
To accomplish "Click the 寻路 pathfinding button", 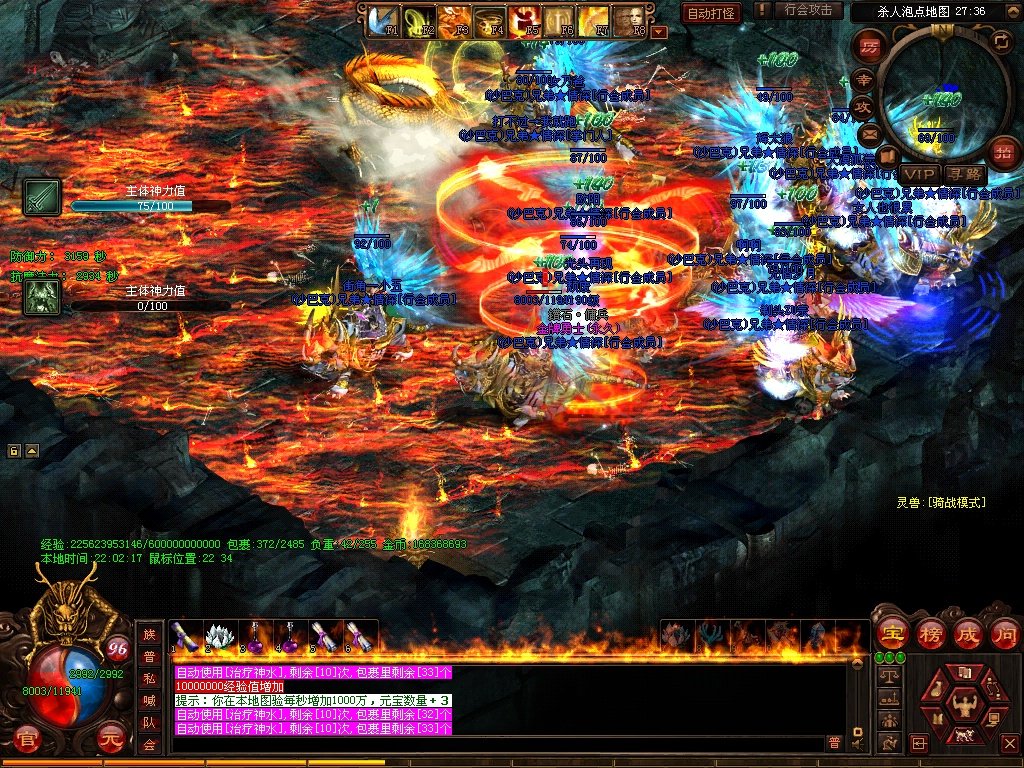I will tap(965, 174).
